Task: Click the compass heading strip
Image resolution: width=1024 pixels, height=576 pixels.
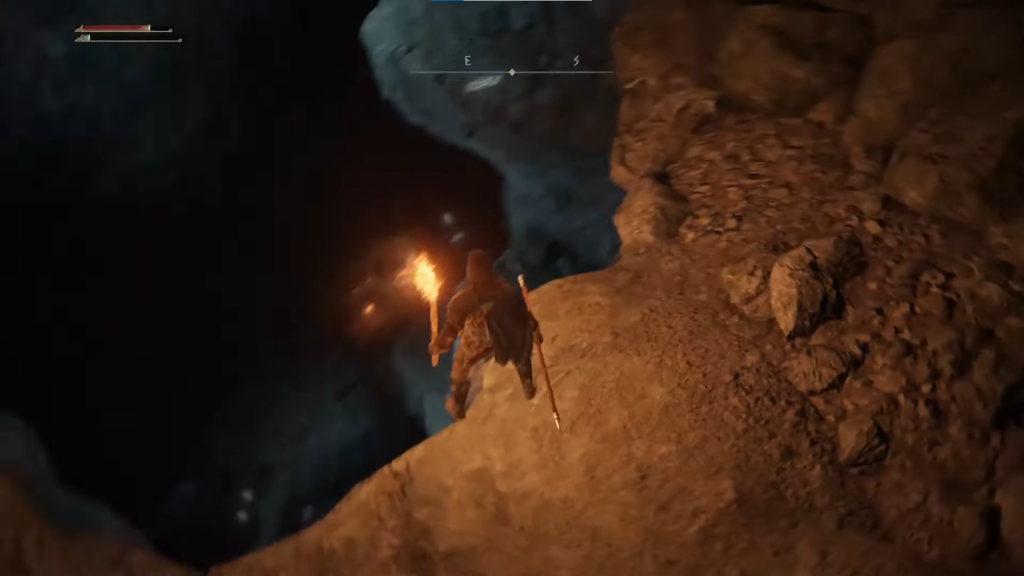Action: click(512, 67)
